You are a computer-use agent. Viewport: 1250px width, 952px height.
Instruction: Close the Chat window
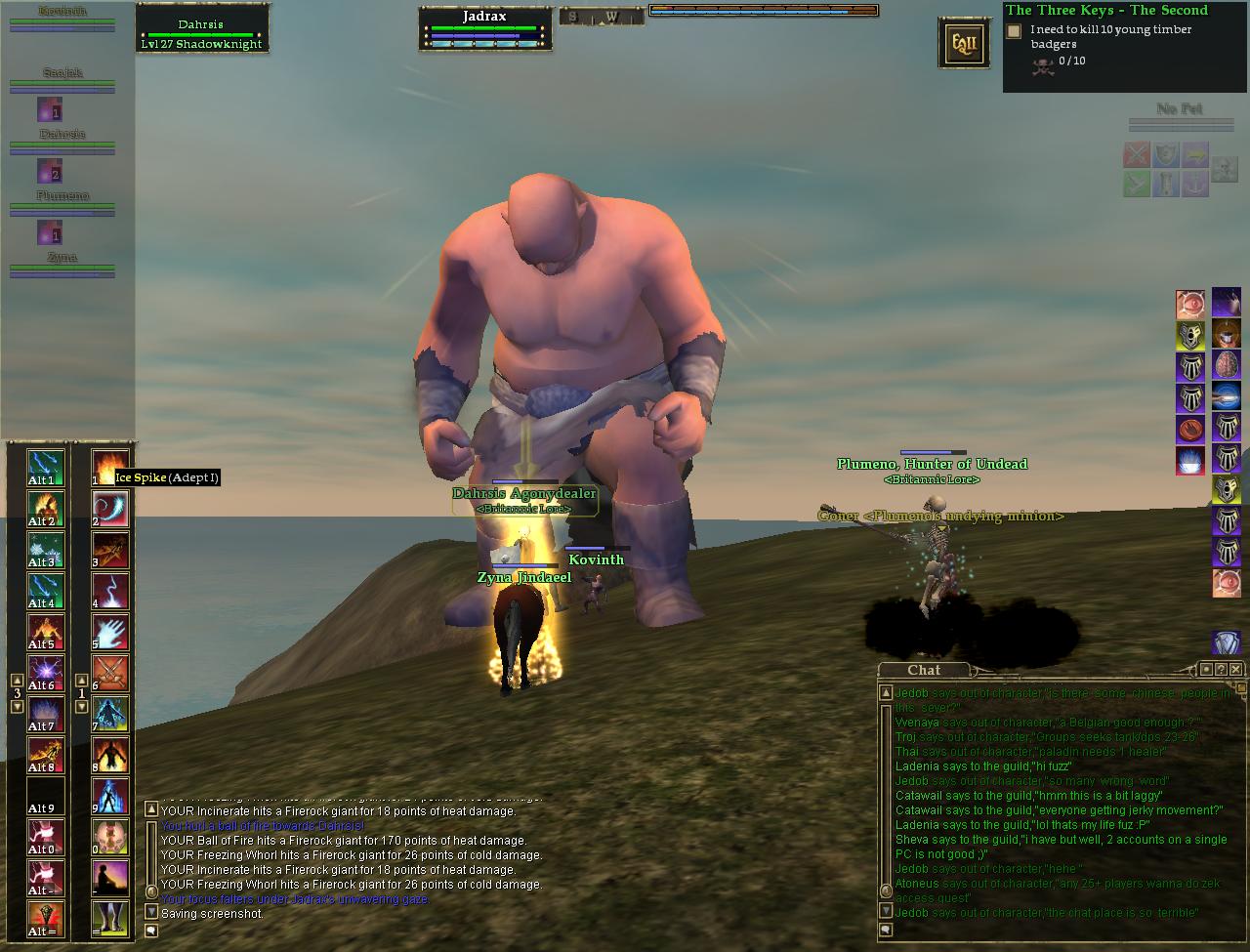(x=1236, y=669)
